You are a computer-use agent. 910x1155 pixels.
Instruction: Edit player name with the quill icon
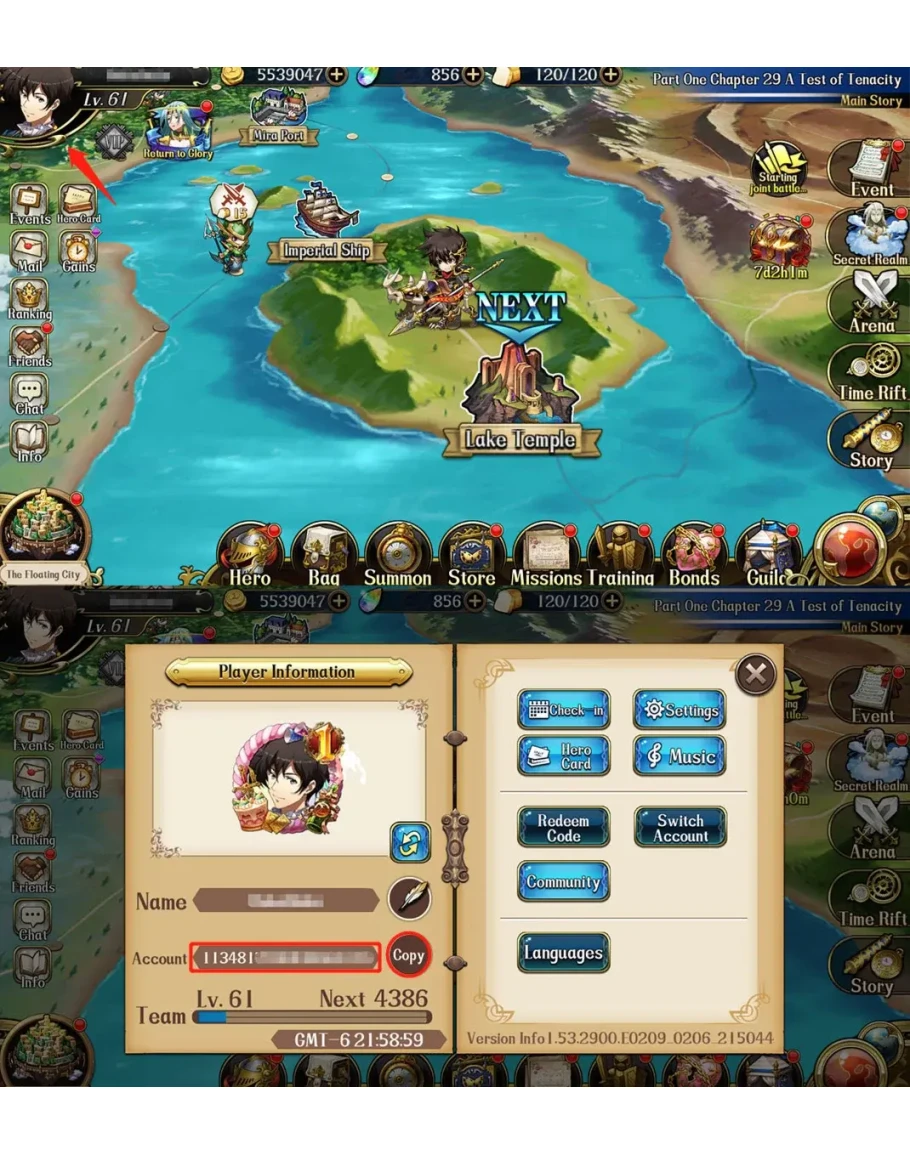(409, 899)
